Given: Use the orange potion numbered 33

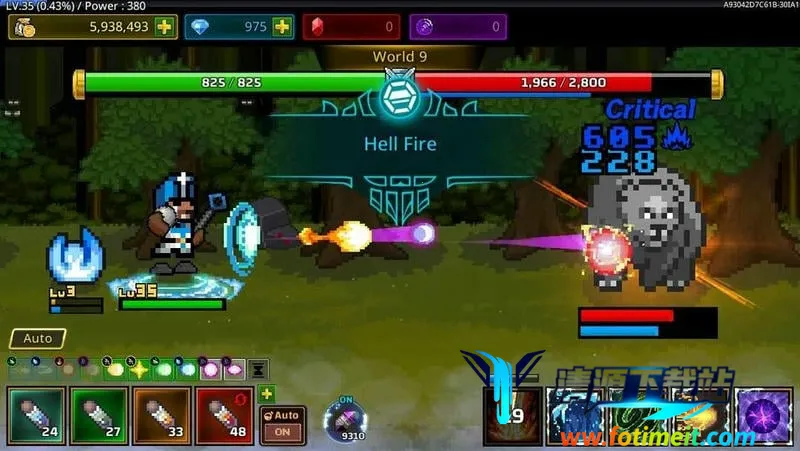Looking at the screenshot, I should (x=161, y=414).
